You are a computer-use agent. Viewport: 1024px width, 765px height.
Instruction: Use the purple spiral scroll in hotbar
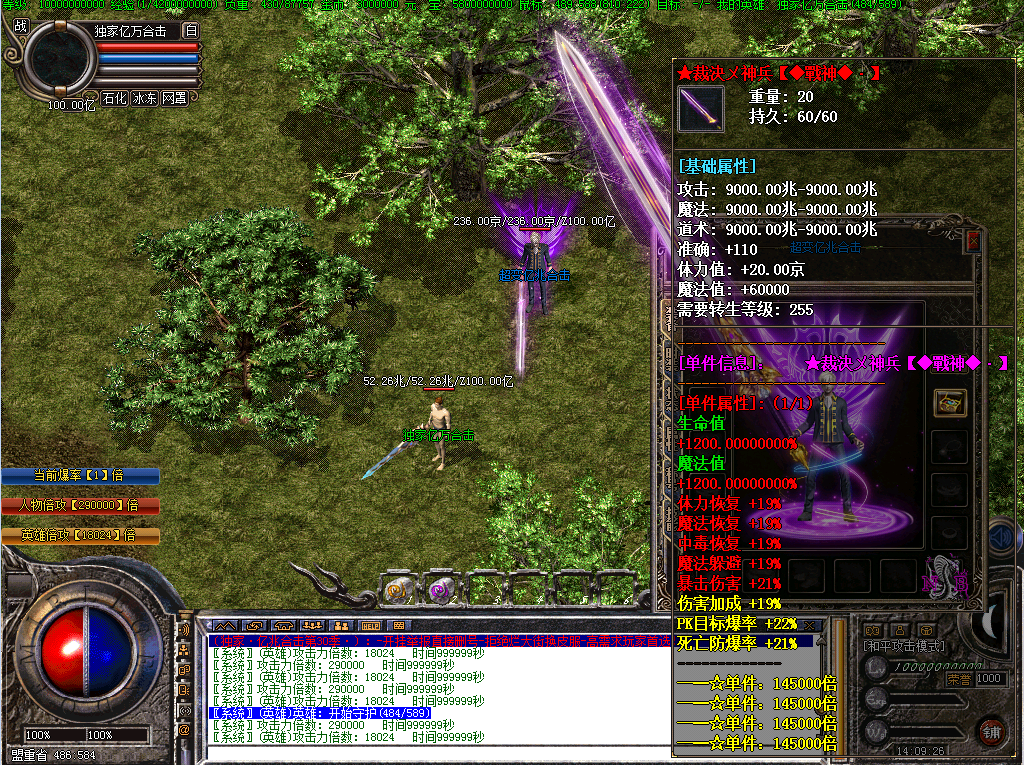point(440,590)
